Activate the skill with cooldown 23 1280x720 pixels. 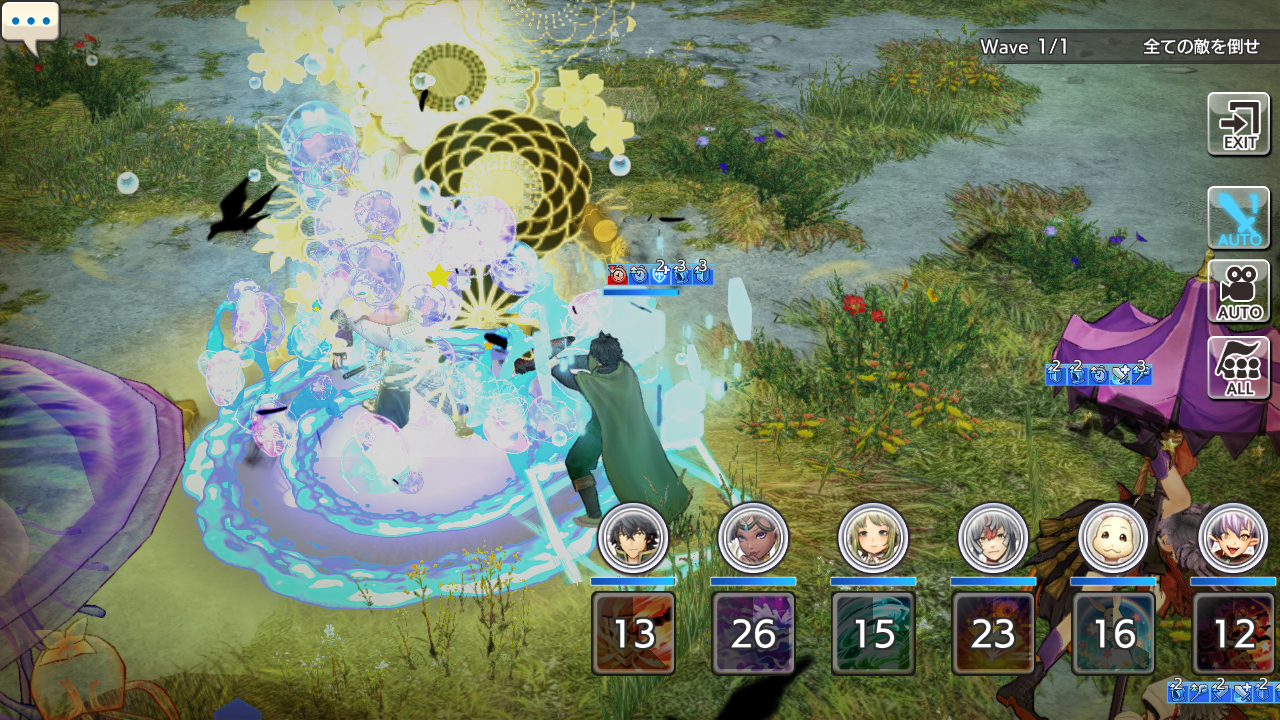[x=993, y=633]
